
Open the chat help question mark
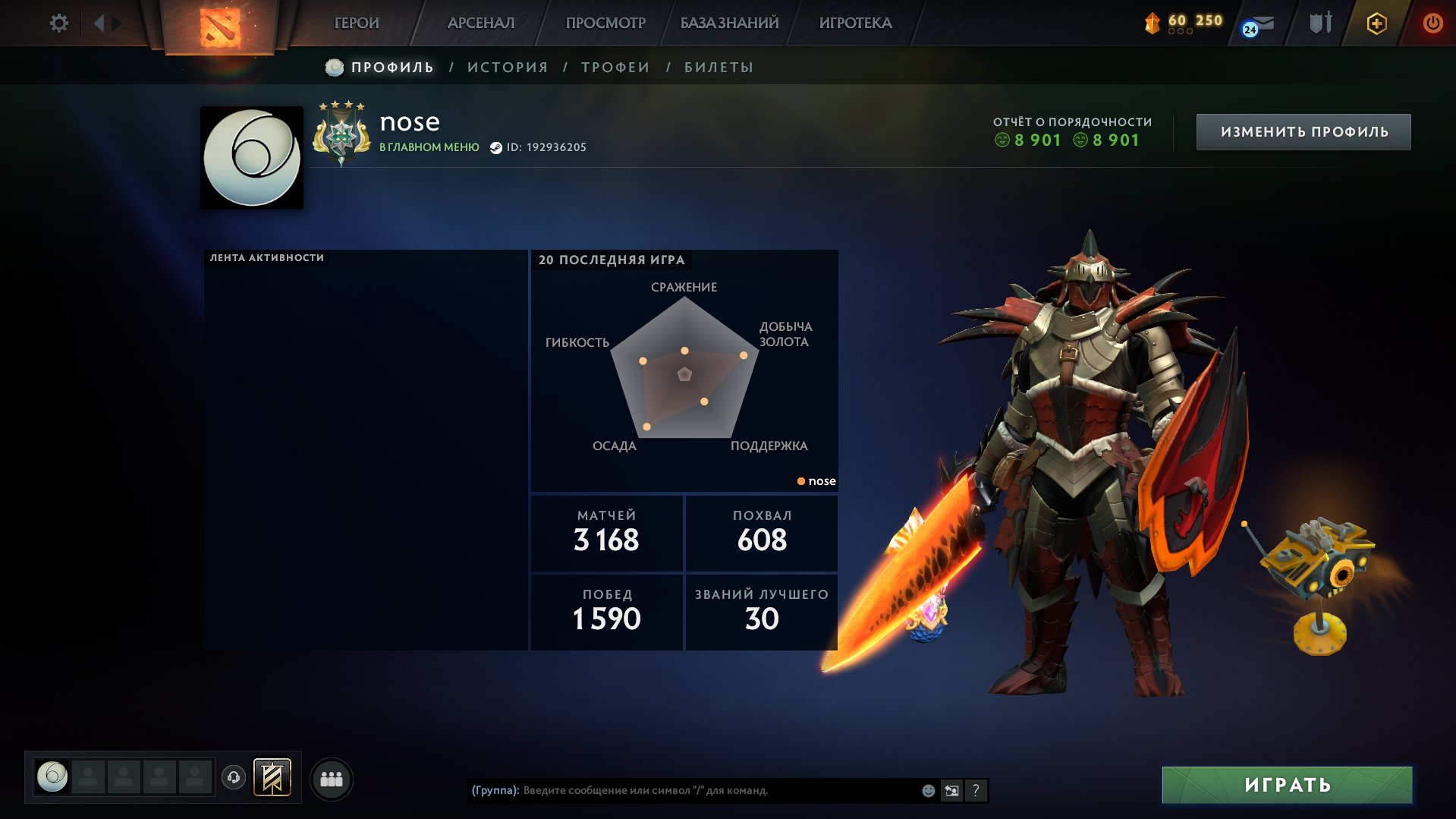976,789
